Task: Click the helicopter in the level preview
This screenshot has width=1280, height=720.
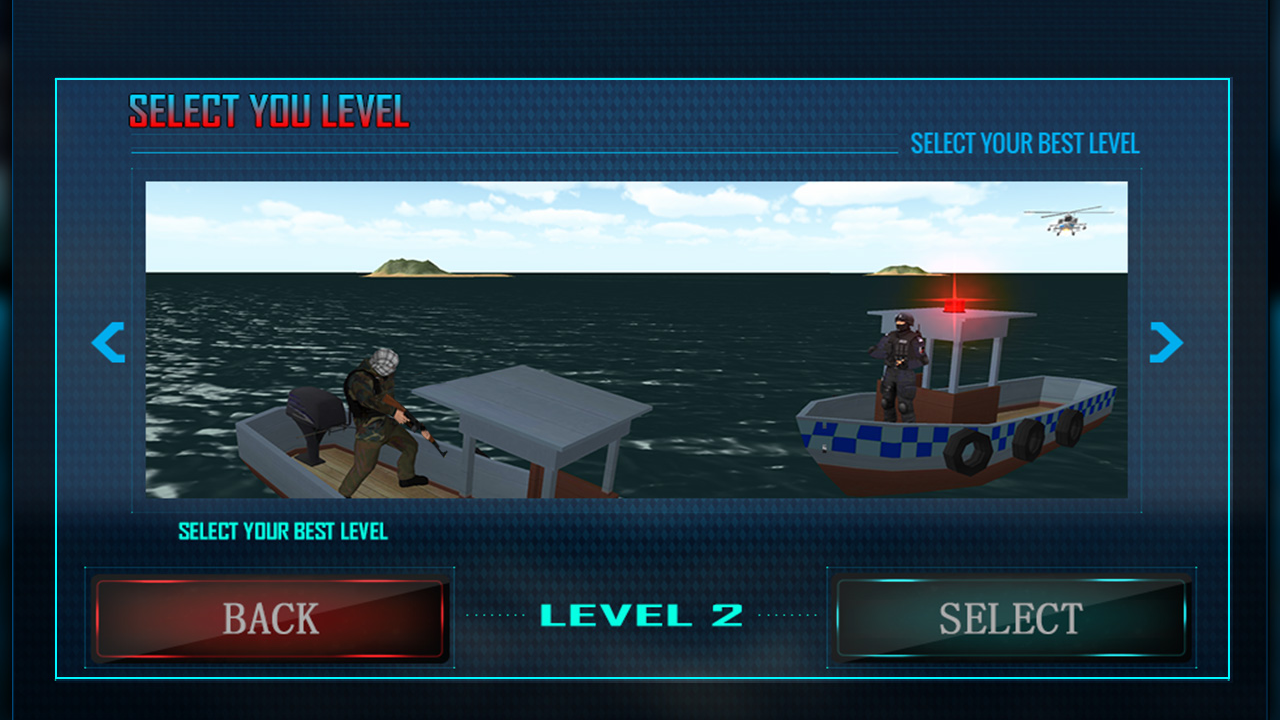Action: (1066, 228)
